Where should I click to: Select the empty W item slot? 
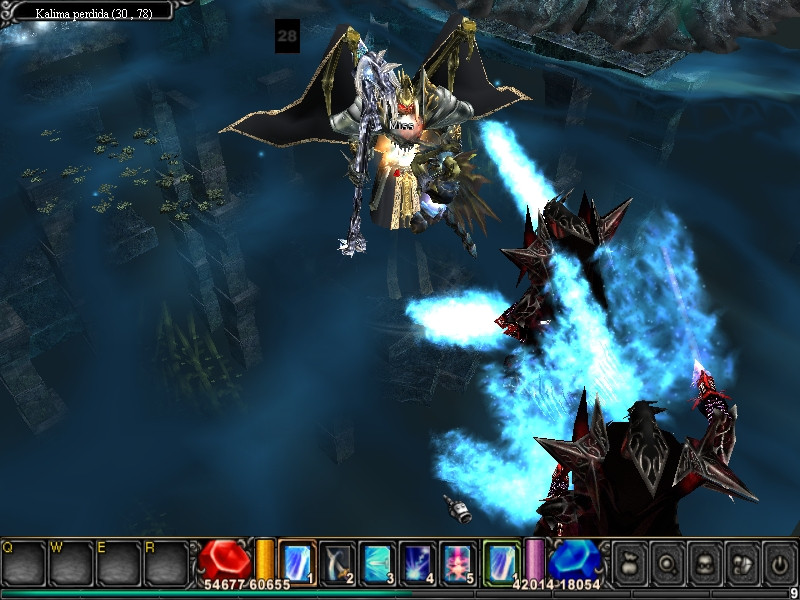[x=70, y=564]
